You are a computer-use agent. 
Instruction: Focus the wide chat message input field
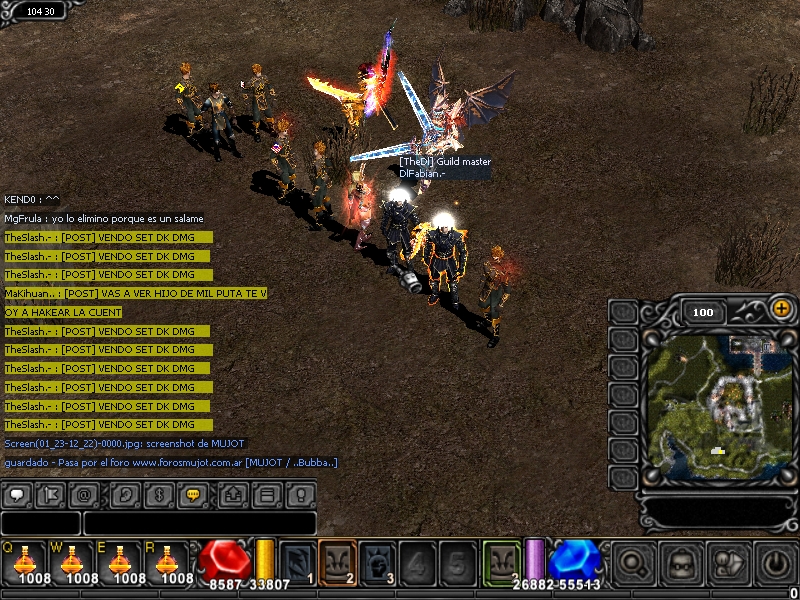(x=199, y=523)
